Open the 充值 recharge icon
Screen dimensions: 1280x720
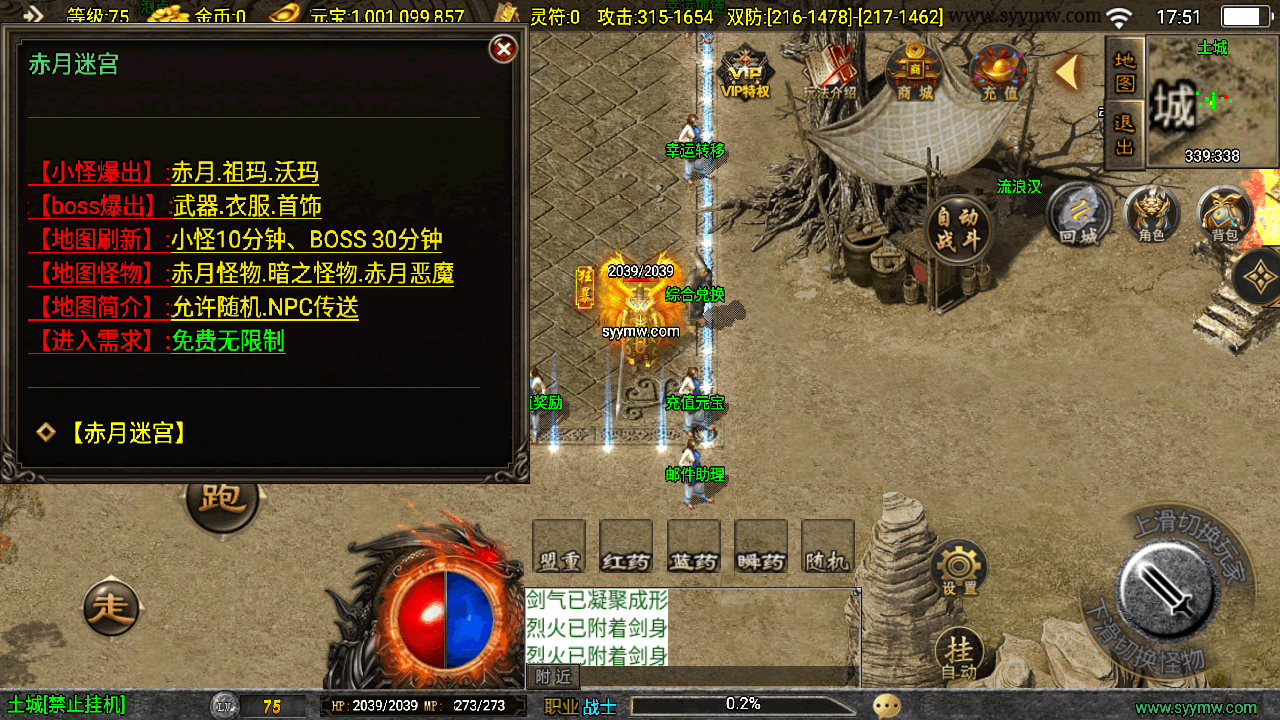click(999, 73)
